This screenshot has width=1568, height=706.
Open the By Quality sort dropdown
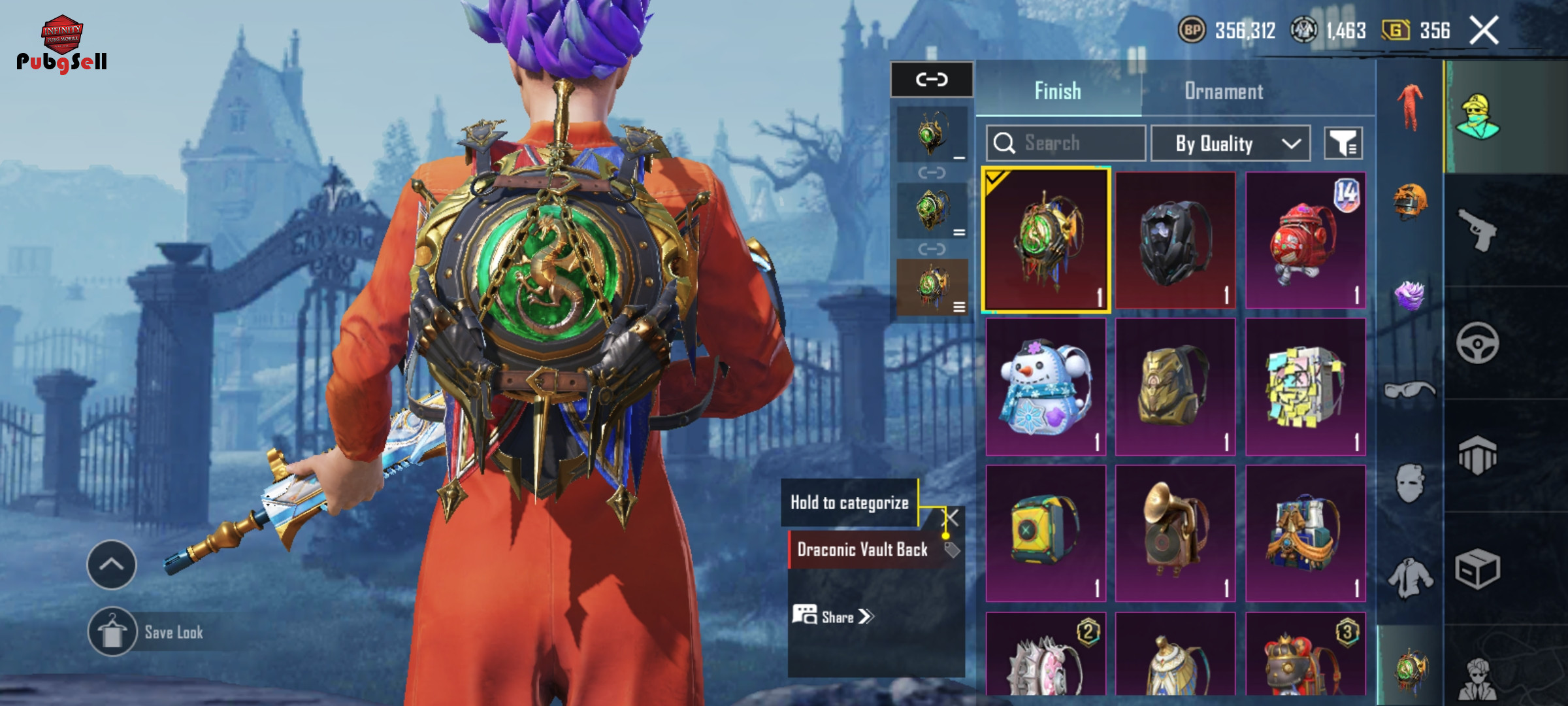1230,143
